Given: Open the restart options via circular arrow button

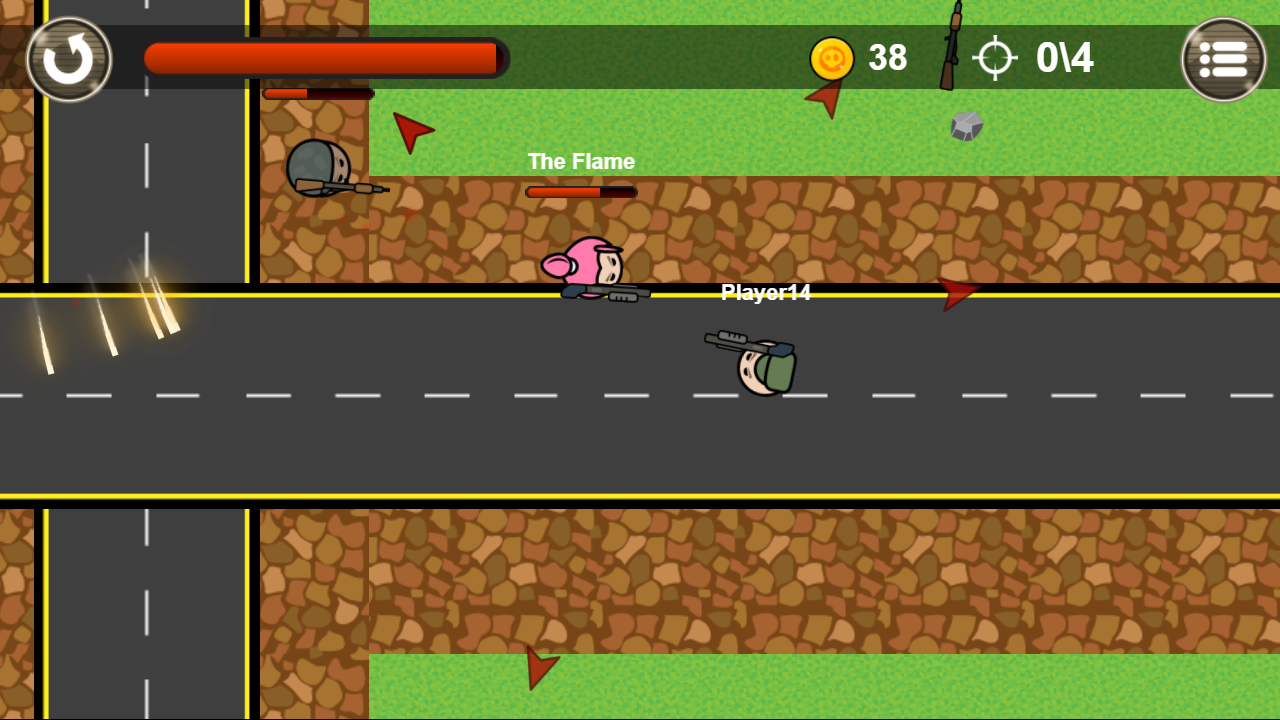Looking at the screenshot, I should coord(69,59).
